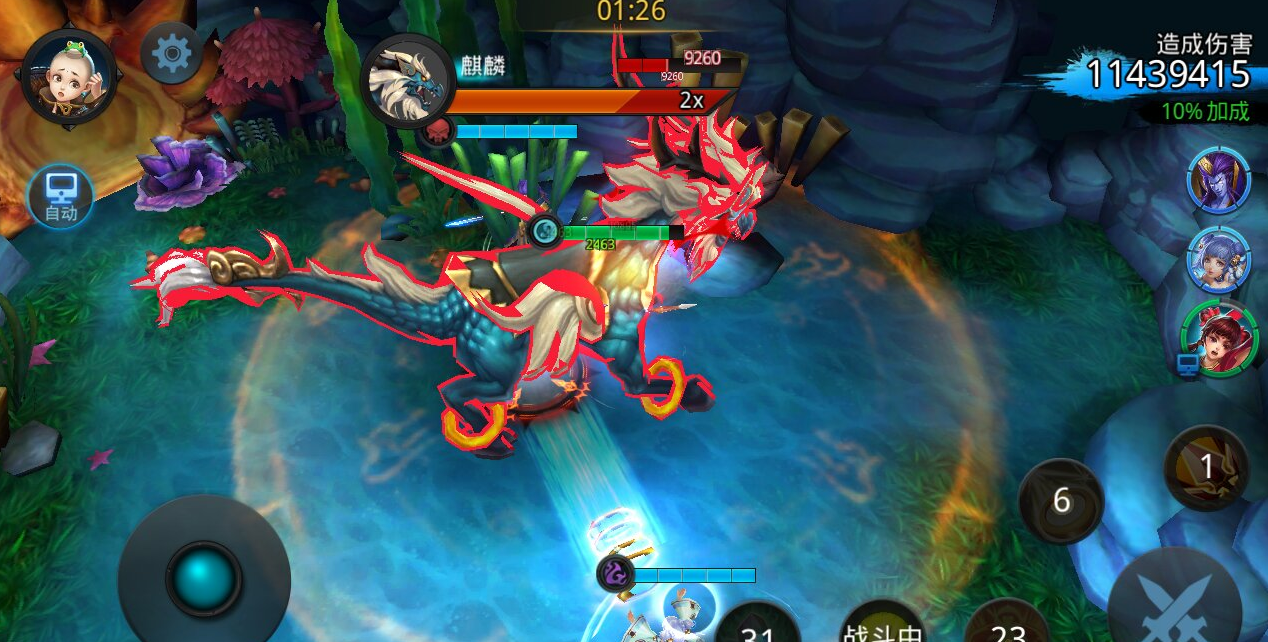Switch to the blue-haired girl teammate

pos(1218,259)
